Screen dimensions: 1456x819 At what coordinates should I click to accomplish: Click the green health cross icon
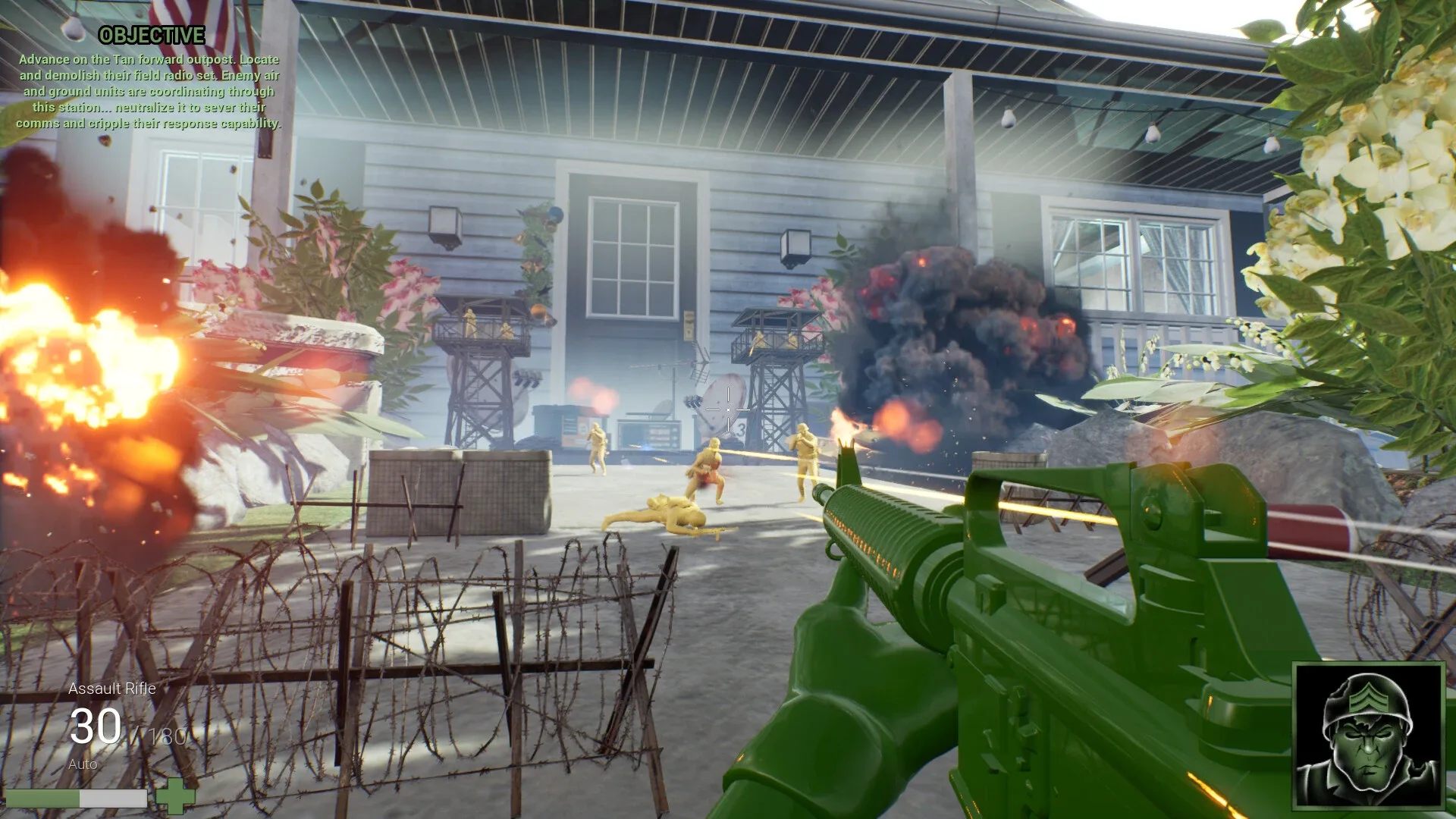pyautogui.click(x=176, y=797)
